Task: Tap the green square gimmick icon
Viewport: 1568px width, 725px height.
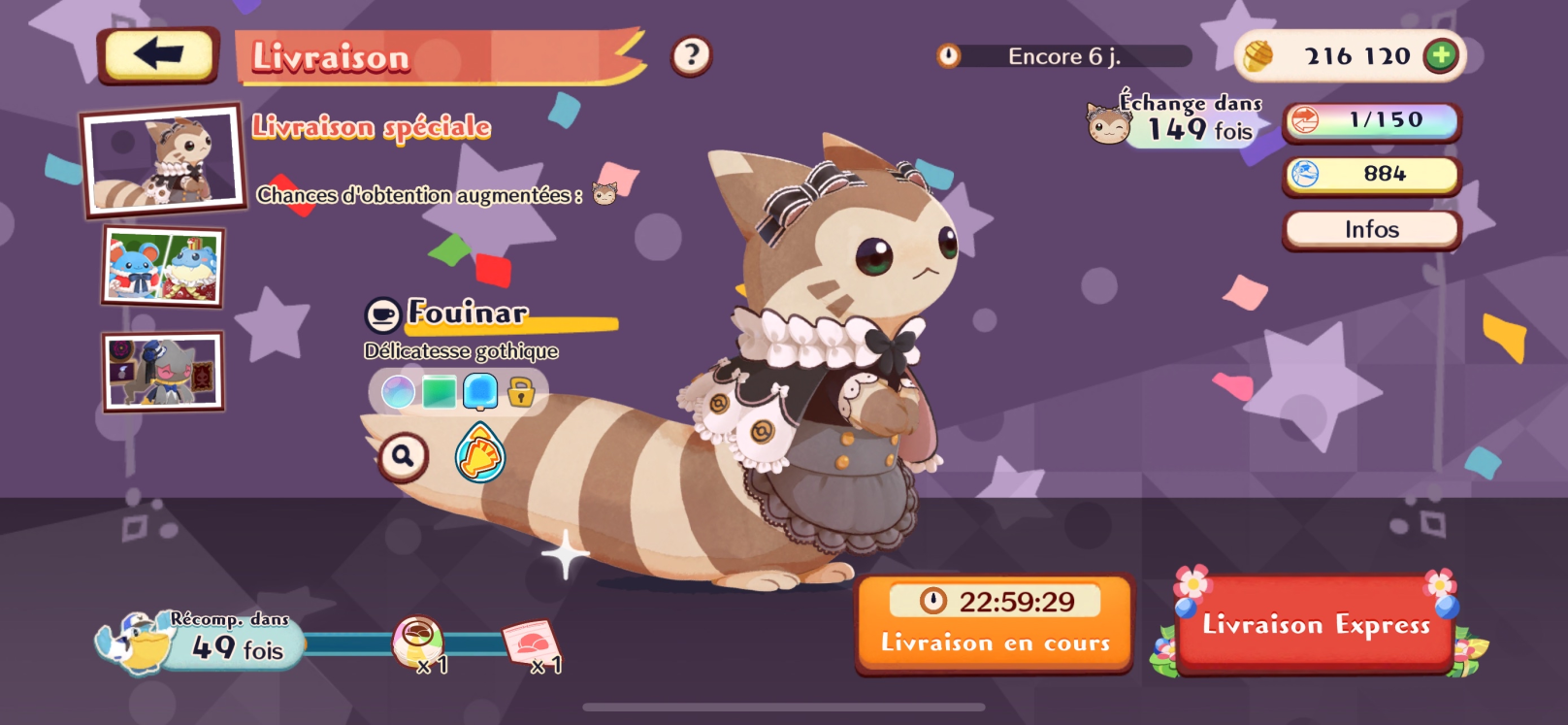Action: click(439, 392)
